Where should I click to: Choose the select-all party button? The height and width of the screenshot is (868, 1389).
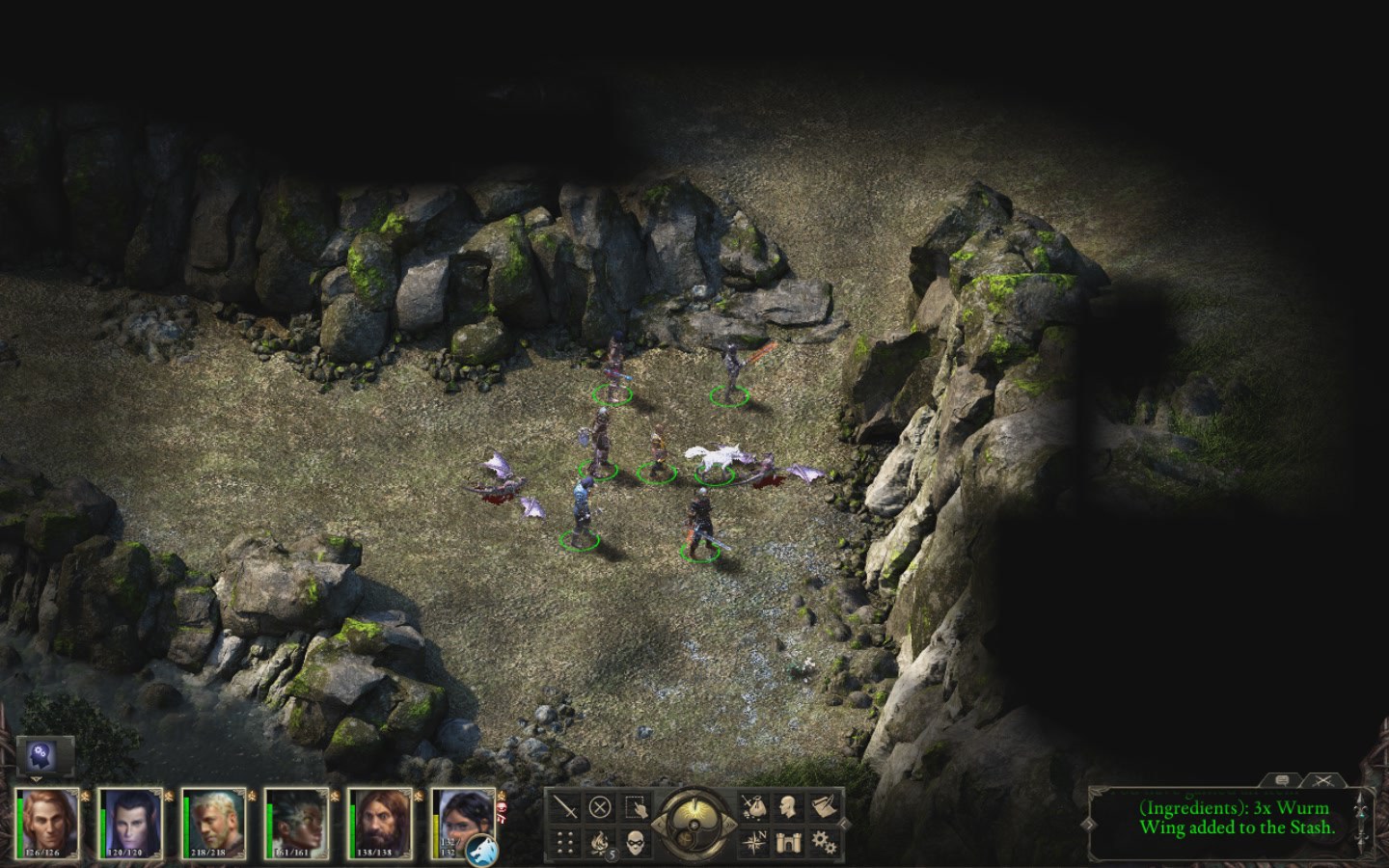634,806
